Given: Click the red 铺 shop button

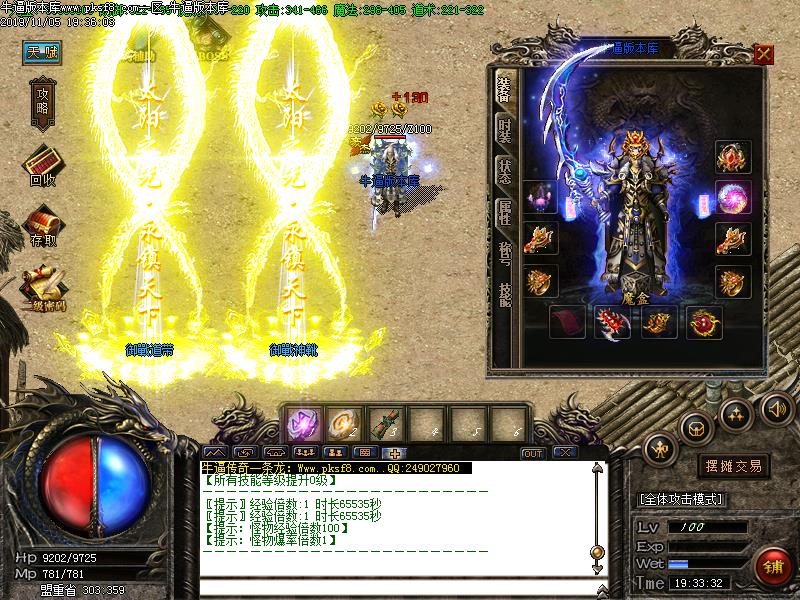Looking at the screenshot, I should (x=773, y=565).
